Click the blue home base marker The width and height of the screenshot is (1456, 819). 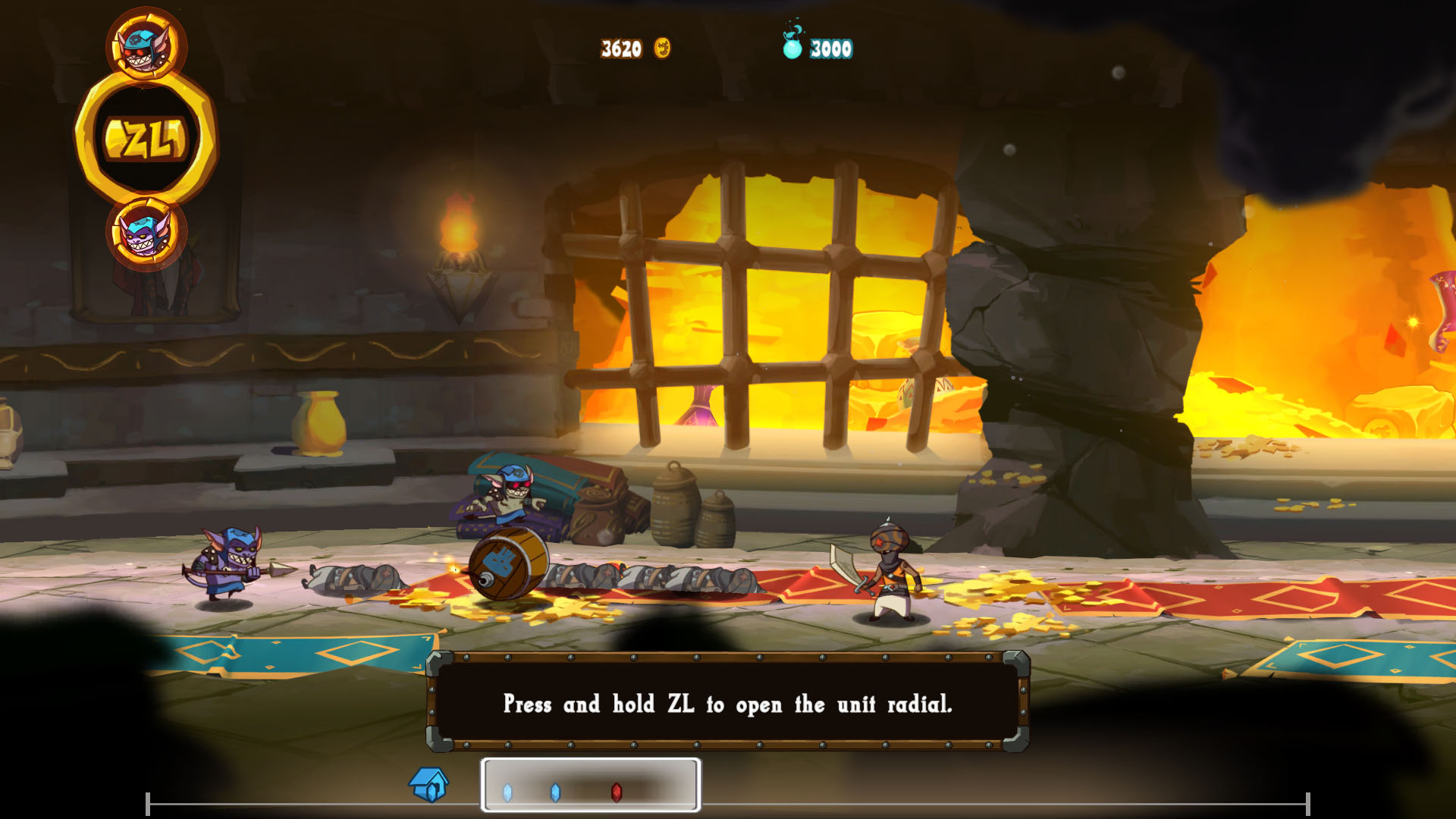coord(429,784)
